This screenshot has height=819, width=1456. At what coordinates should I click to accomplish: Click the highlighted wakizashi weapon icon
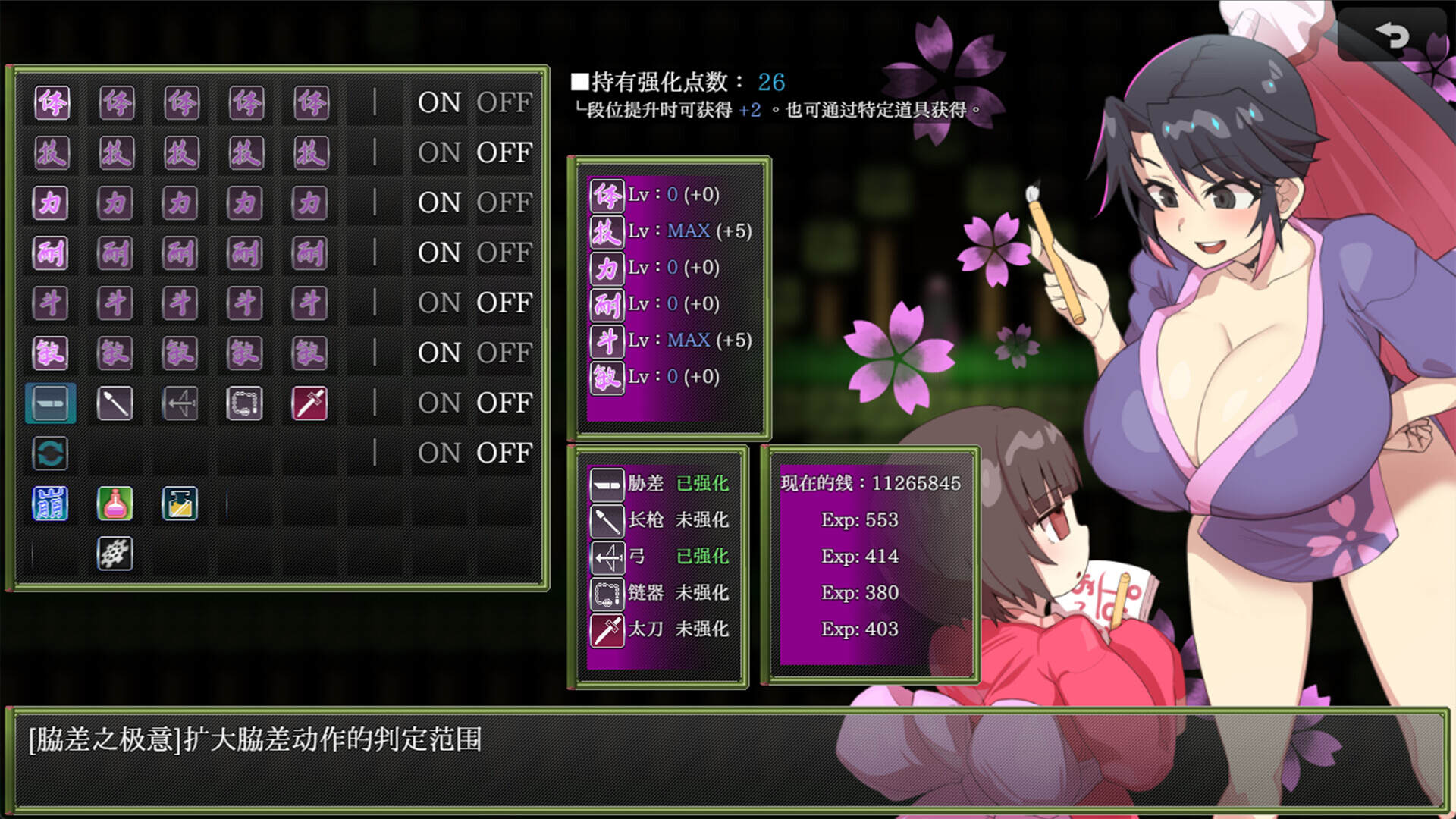tap(50, 403)
